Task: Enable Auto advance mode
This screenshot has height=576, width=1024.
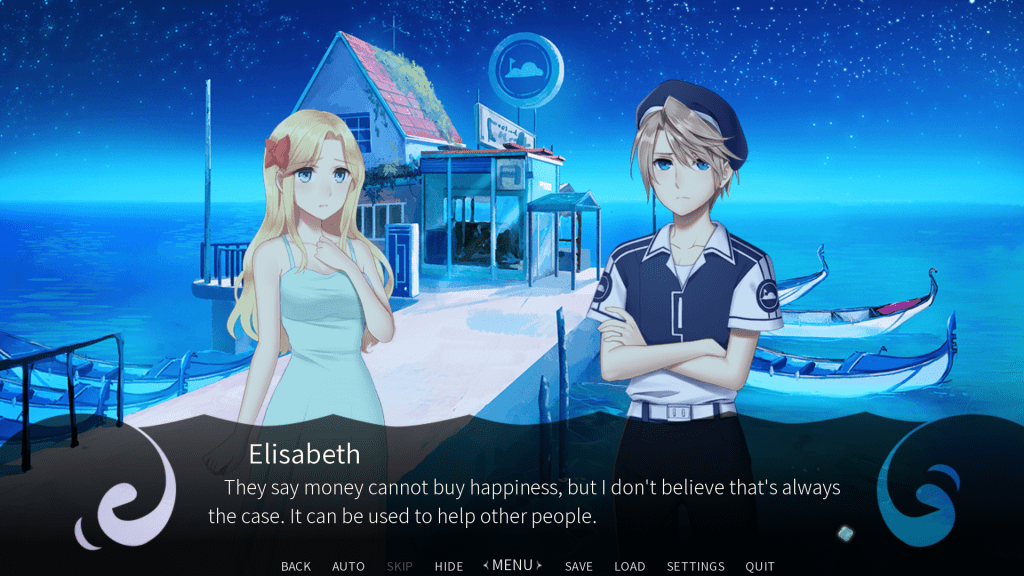Action: (x=348, y=566)
